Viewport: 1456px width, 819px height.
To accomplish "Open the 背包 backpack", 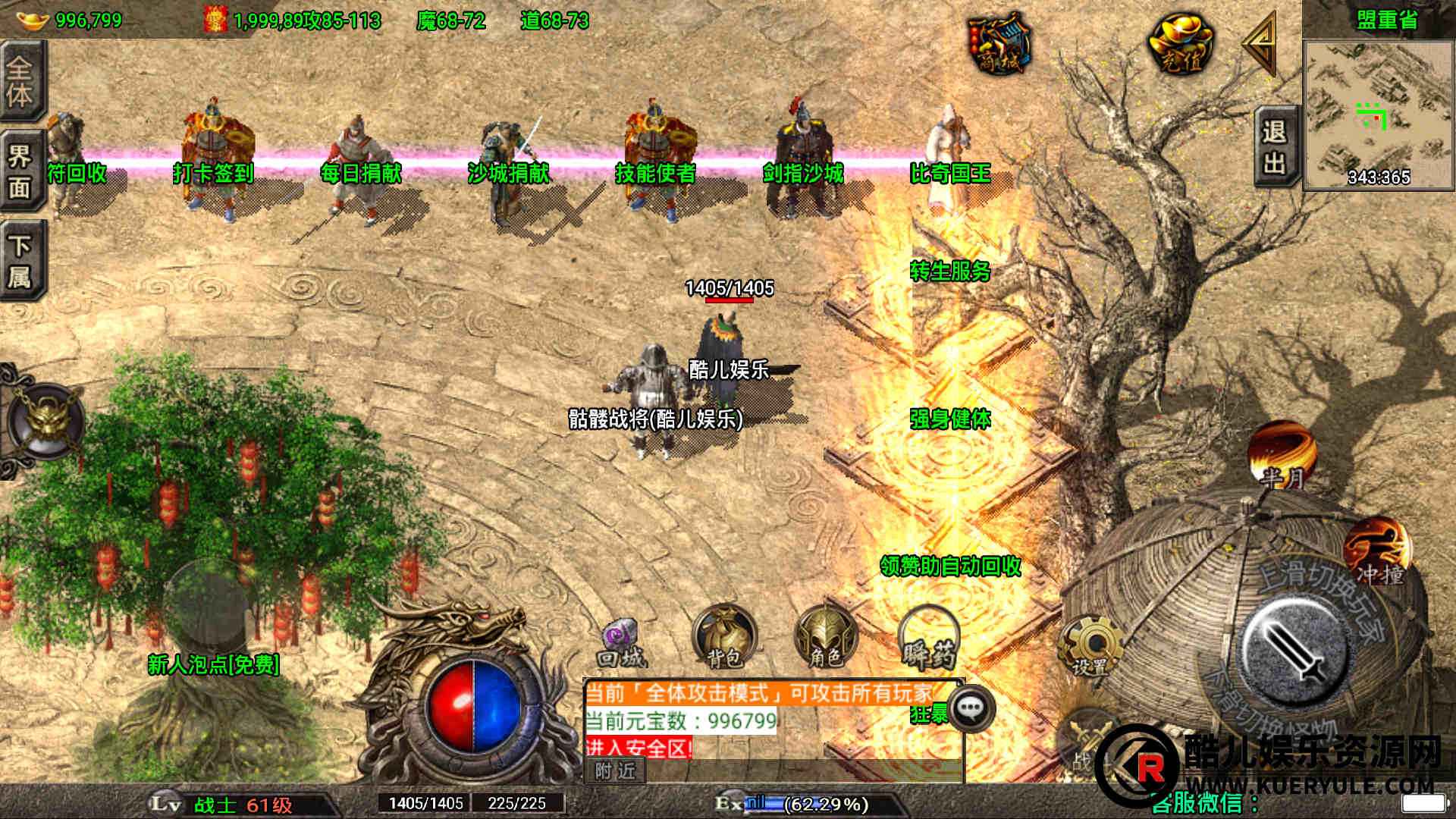I will [724, 639].
